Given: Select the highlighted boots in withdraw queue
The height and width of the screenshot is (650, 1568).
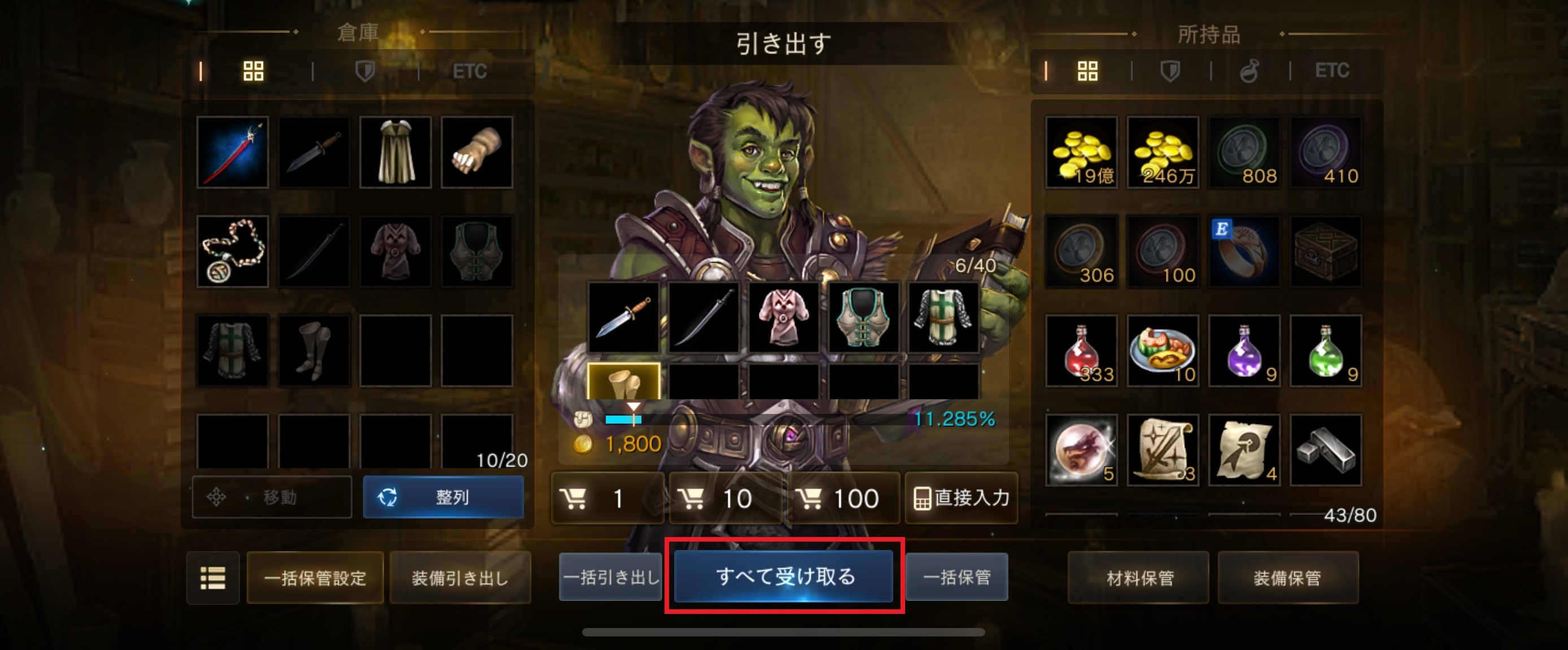Looking at the screenshot, I should point(623,381).
